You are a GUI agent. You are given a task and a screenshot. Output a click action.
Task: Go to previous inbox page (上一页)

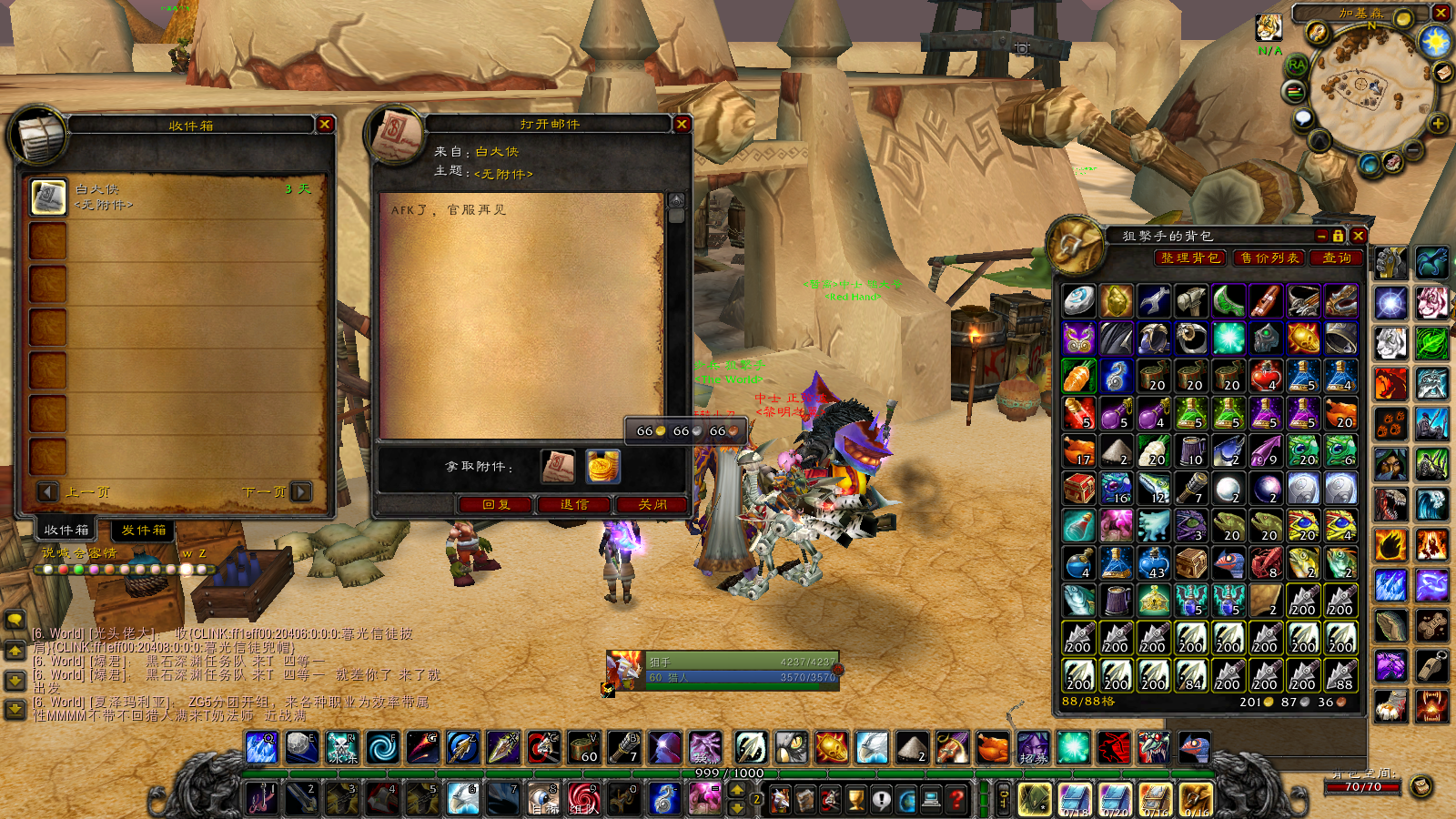(x=48, y=491)
